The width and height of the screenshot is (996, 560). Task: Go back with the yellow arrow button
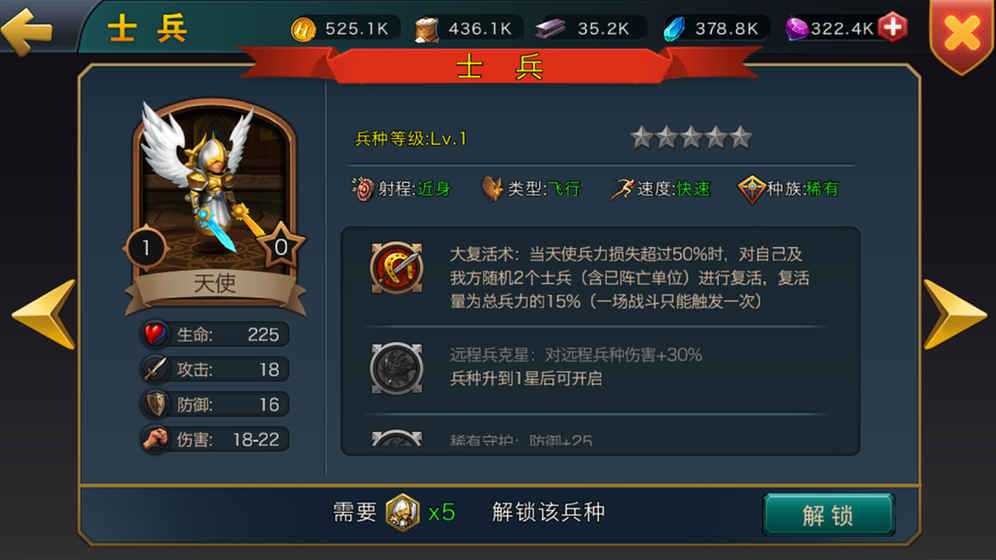coord(28,29)
